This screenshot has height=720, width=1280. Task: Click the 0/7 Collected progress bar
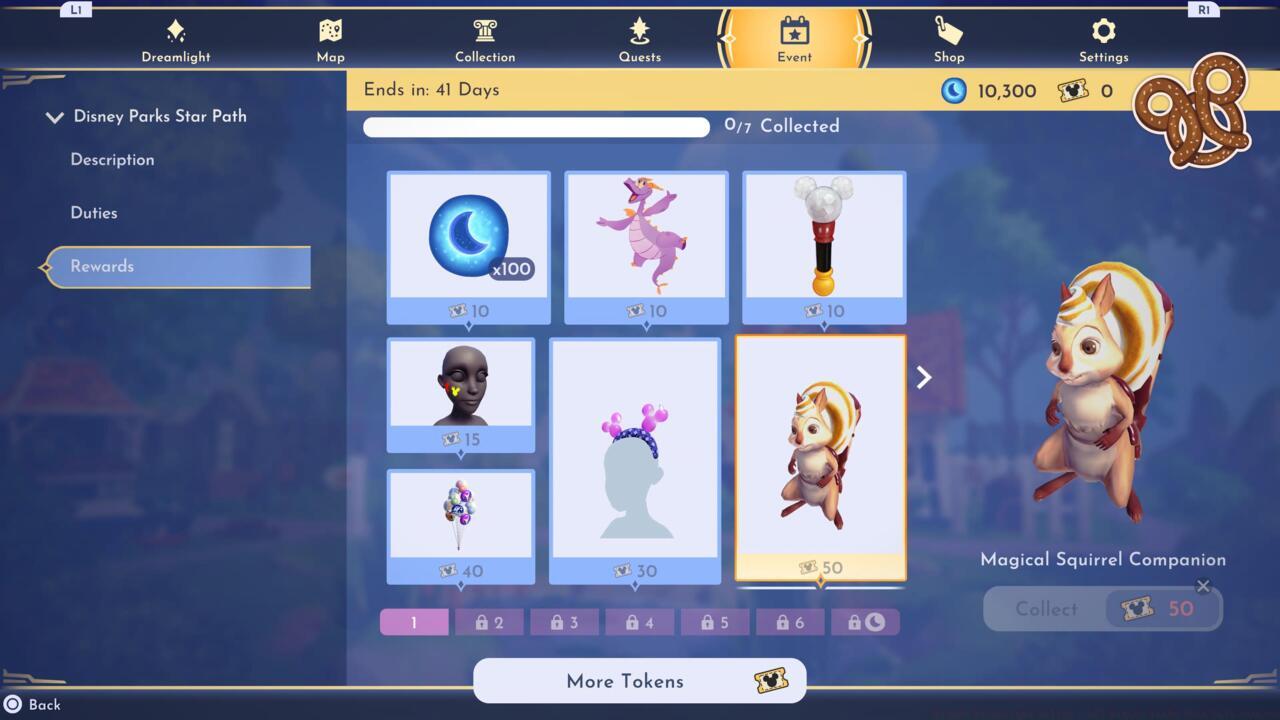tap(536, 127)
